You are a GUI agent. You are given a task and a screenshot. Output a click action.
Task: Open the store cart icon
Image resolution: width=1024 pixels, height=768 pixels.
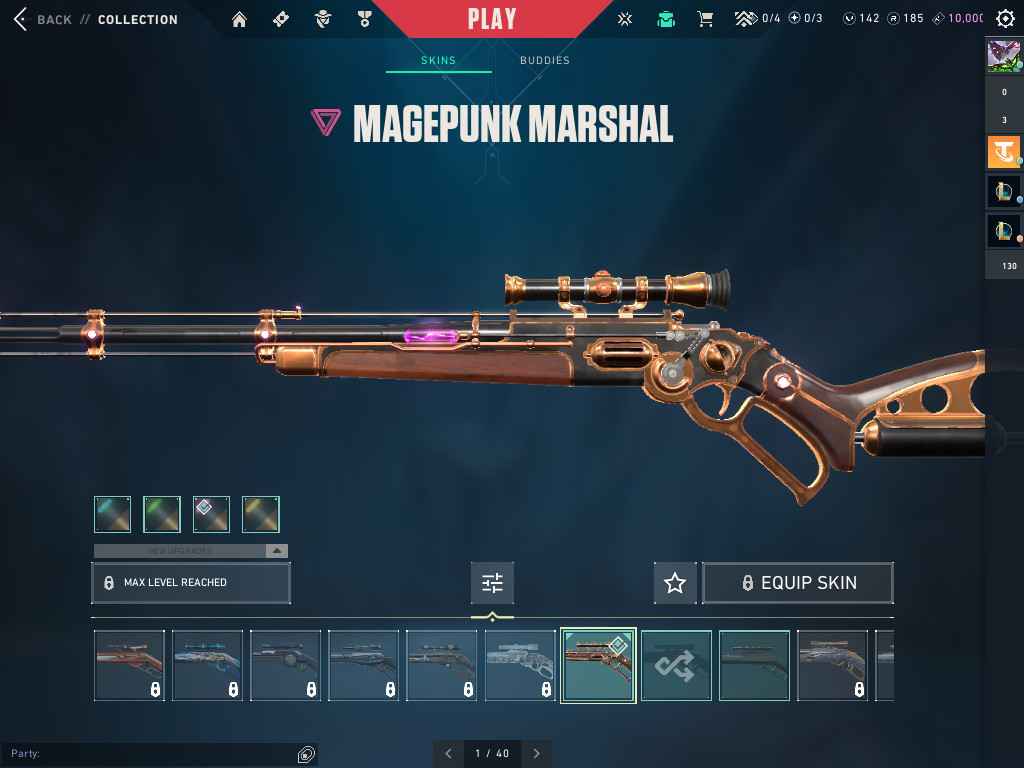(x=705, y=19)
